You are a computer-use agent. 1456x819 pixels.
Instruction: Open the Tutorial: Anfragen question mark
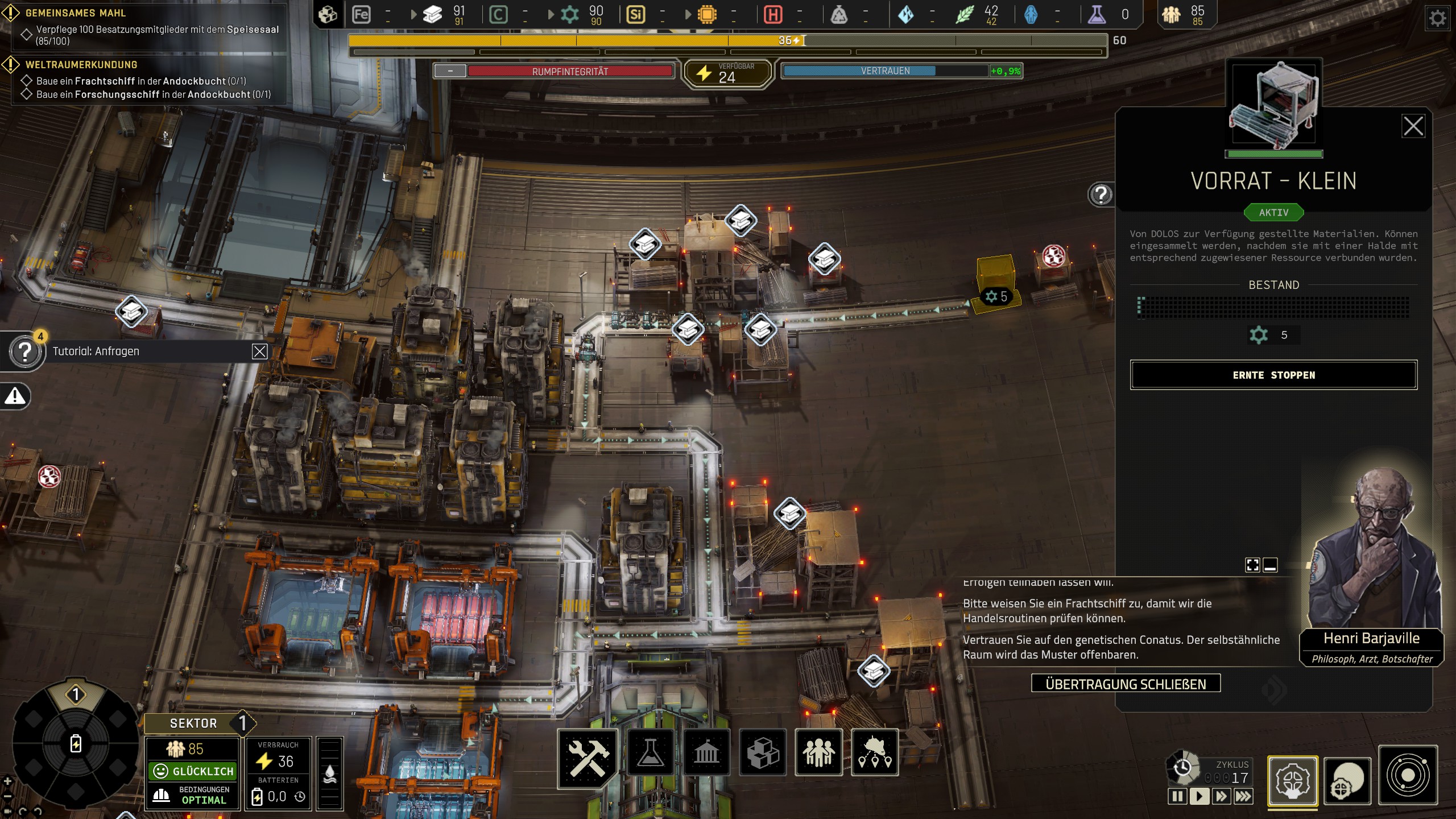[x=25, y=352]
